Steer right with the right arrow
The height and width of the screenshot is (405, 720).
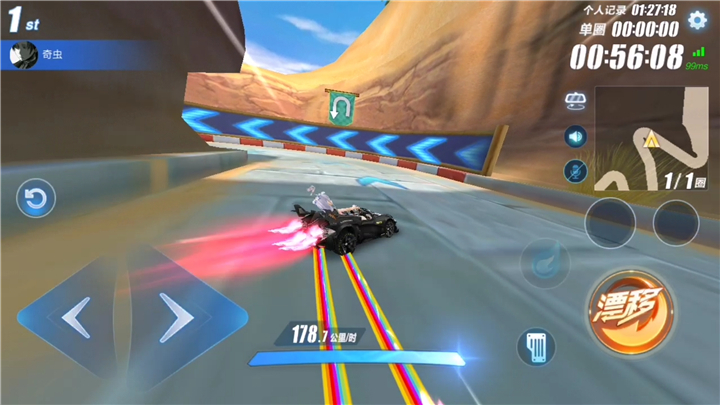coord(177,317)
